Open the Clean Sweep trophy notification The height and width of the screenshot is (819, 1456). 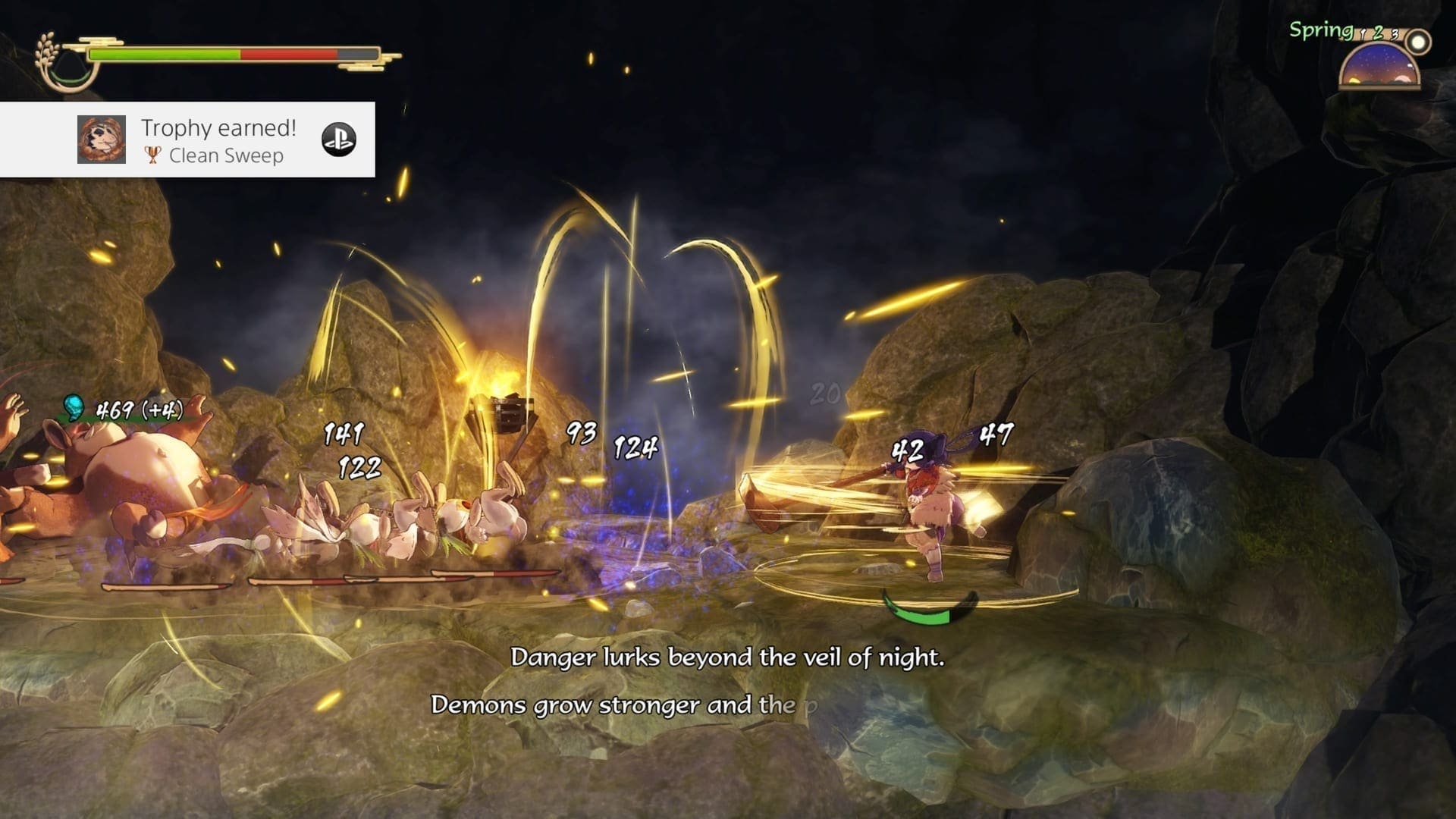(x=218, y=140)
